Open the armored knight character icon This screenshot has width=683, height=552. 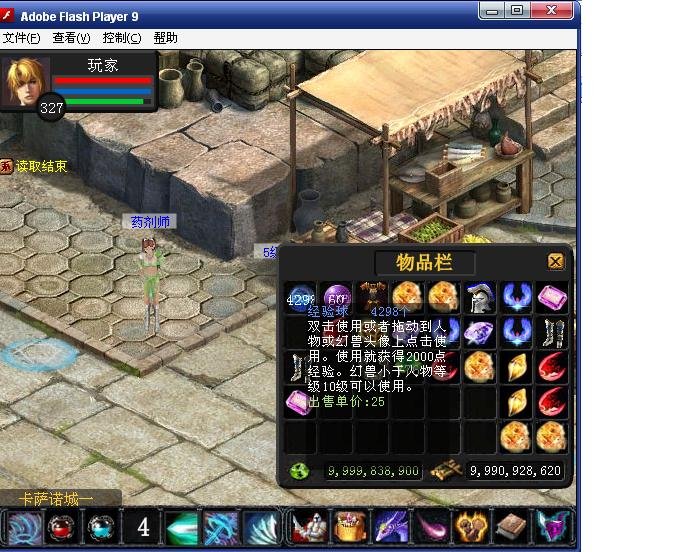pyautogui.click(x=307, y=527)
